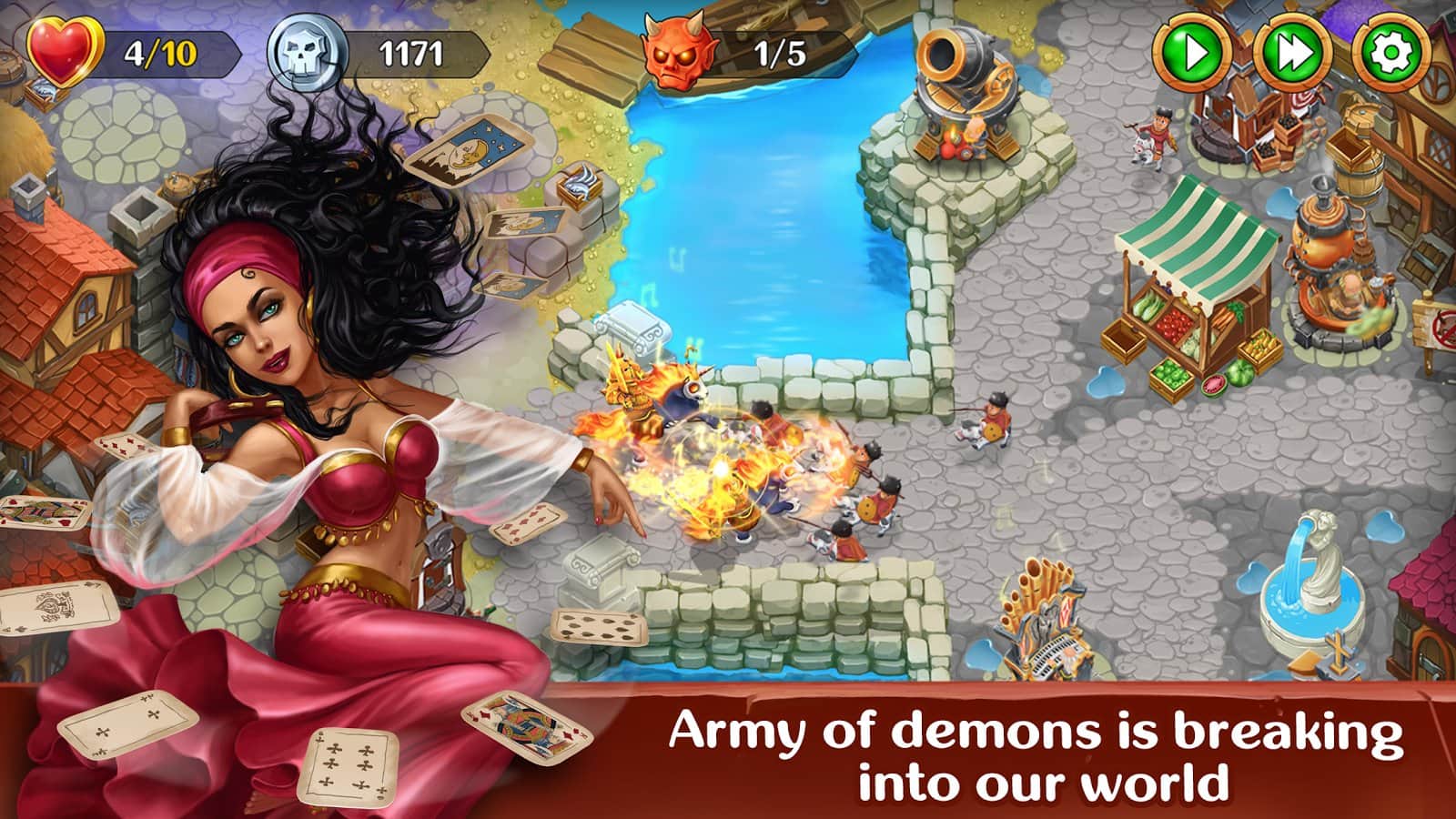The height and width of the screenshot is (819, 1456).
Task: Click a shield-bearing soldier defending the path
Action: coord(992,419)
